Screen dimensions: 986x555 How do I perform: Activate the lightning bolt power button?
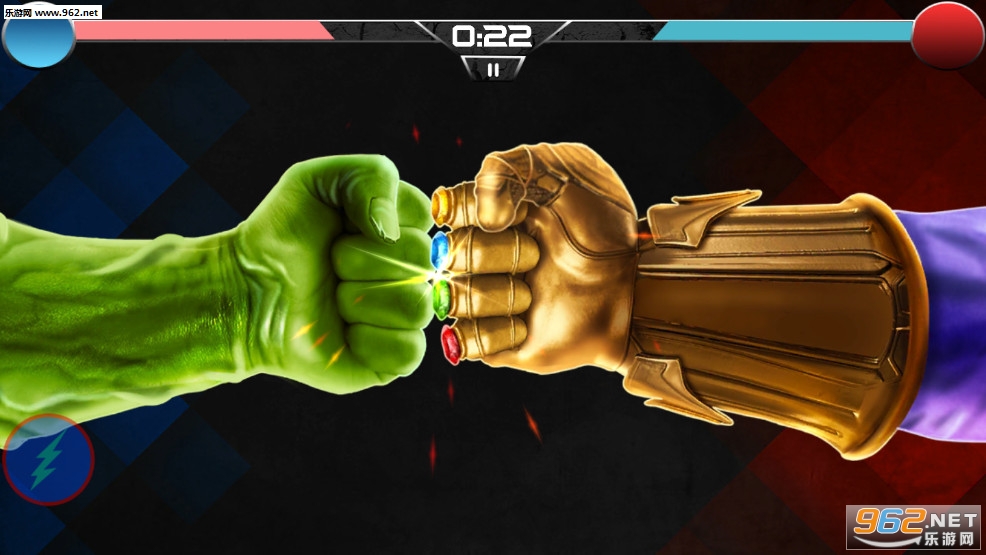pos(48,461)
